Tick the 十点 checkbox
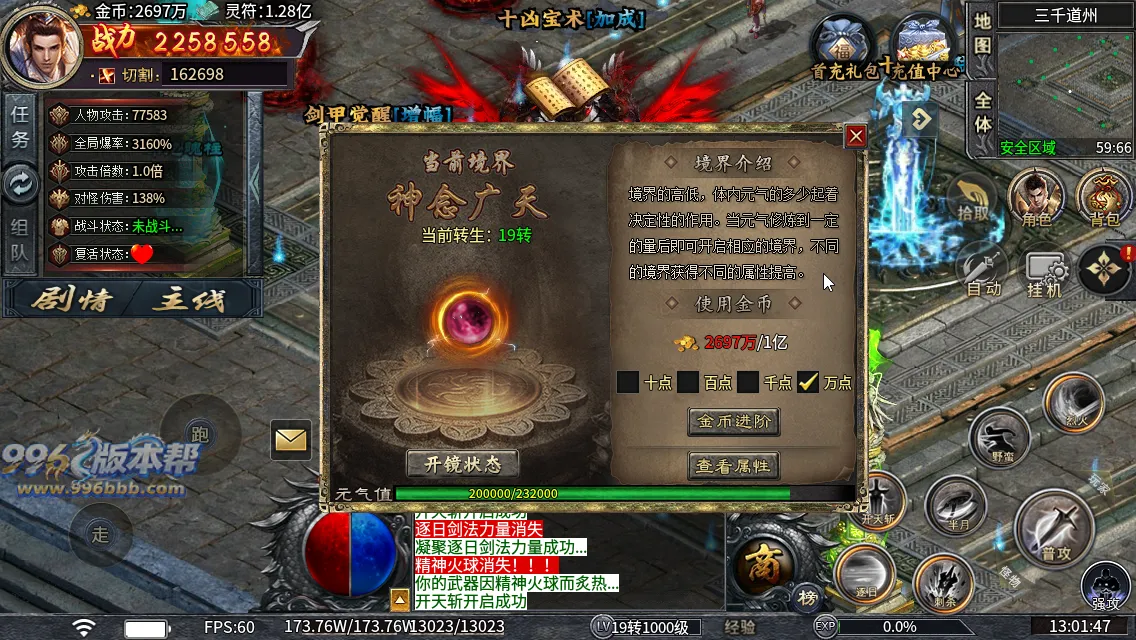1136x640 pixels. point(628,382)
